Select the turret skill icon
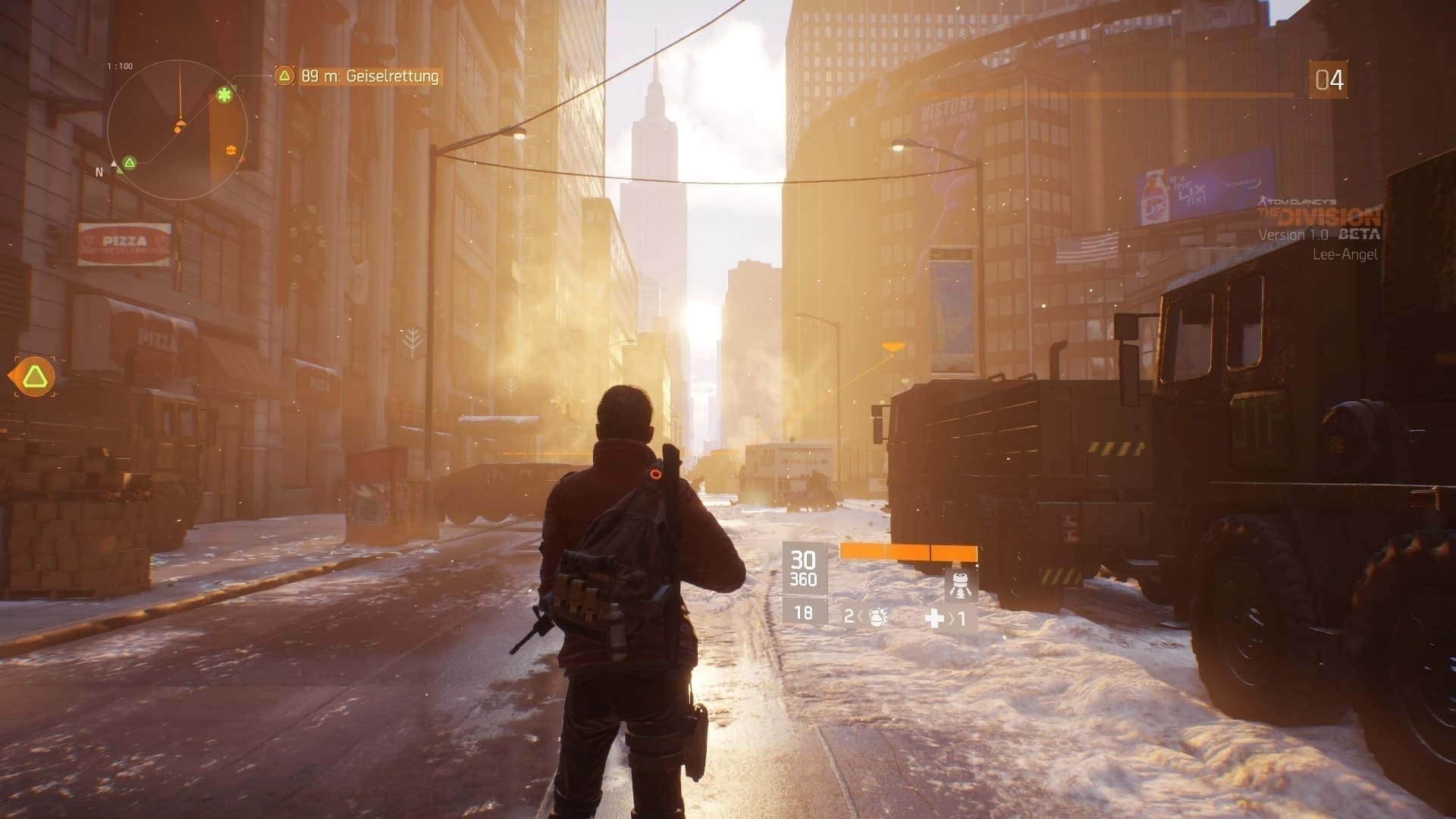The width and height of the screenshot is (1456, 819). click(962, 585)
